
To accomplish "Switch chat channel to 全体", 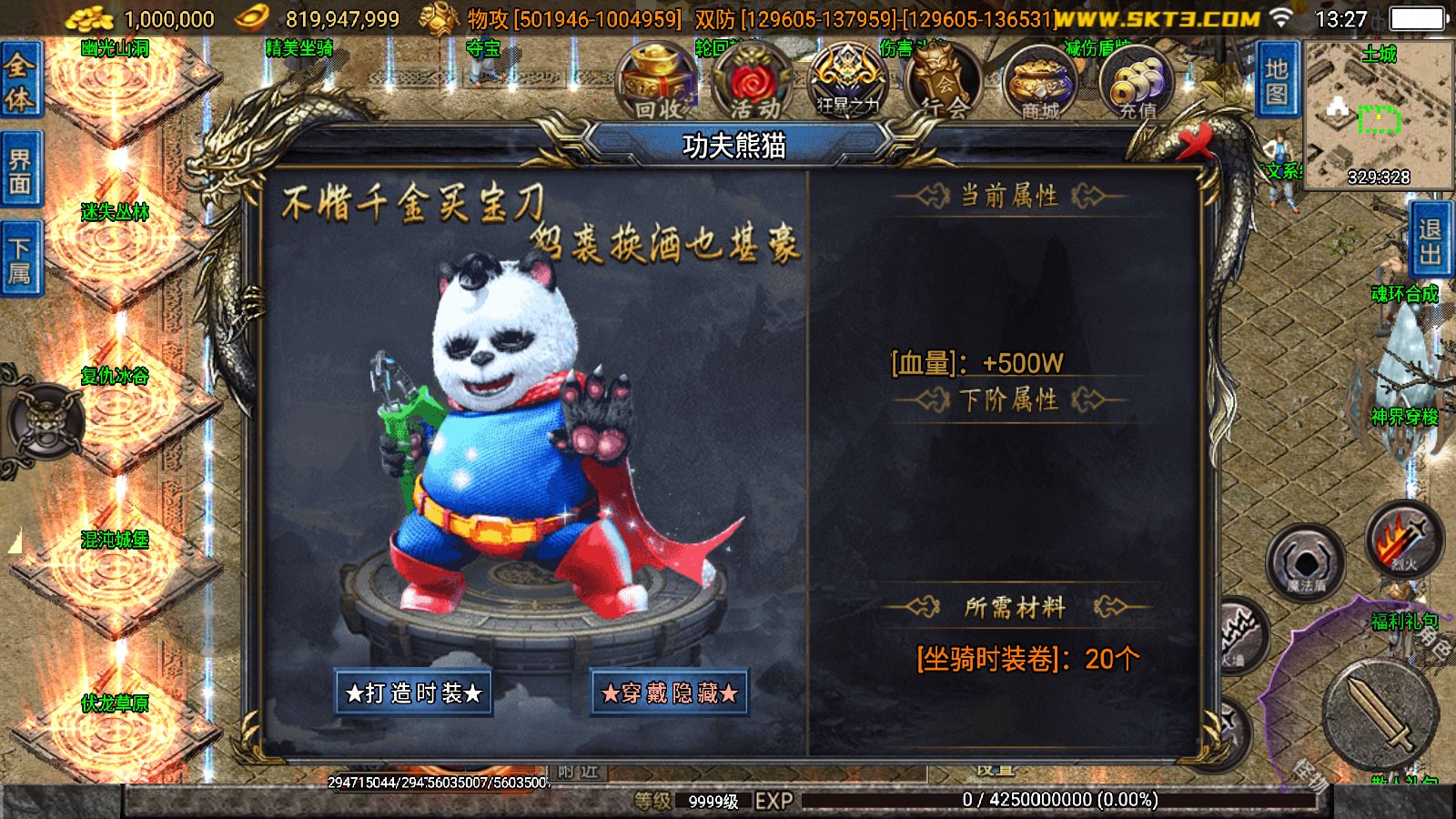I will click(19, 79).
